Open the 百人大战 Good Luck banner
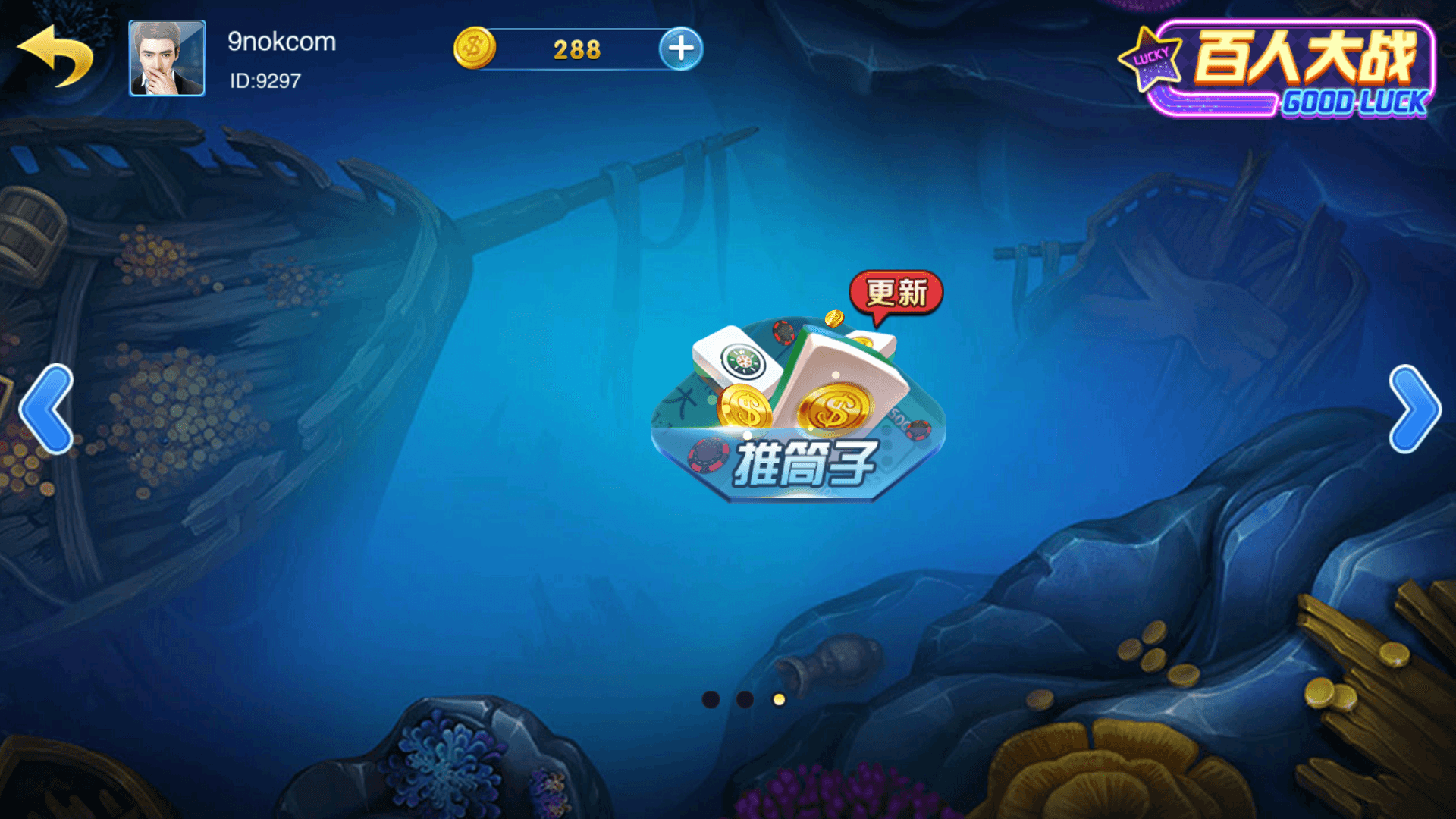 (x=1282, y=70)
